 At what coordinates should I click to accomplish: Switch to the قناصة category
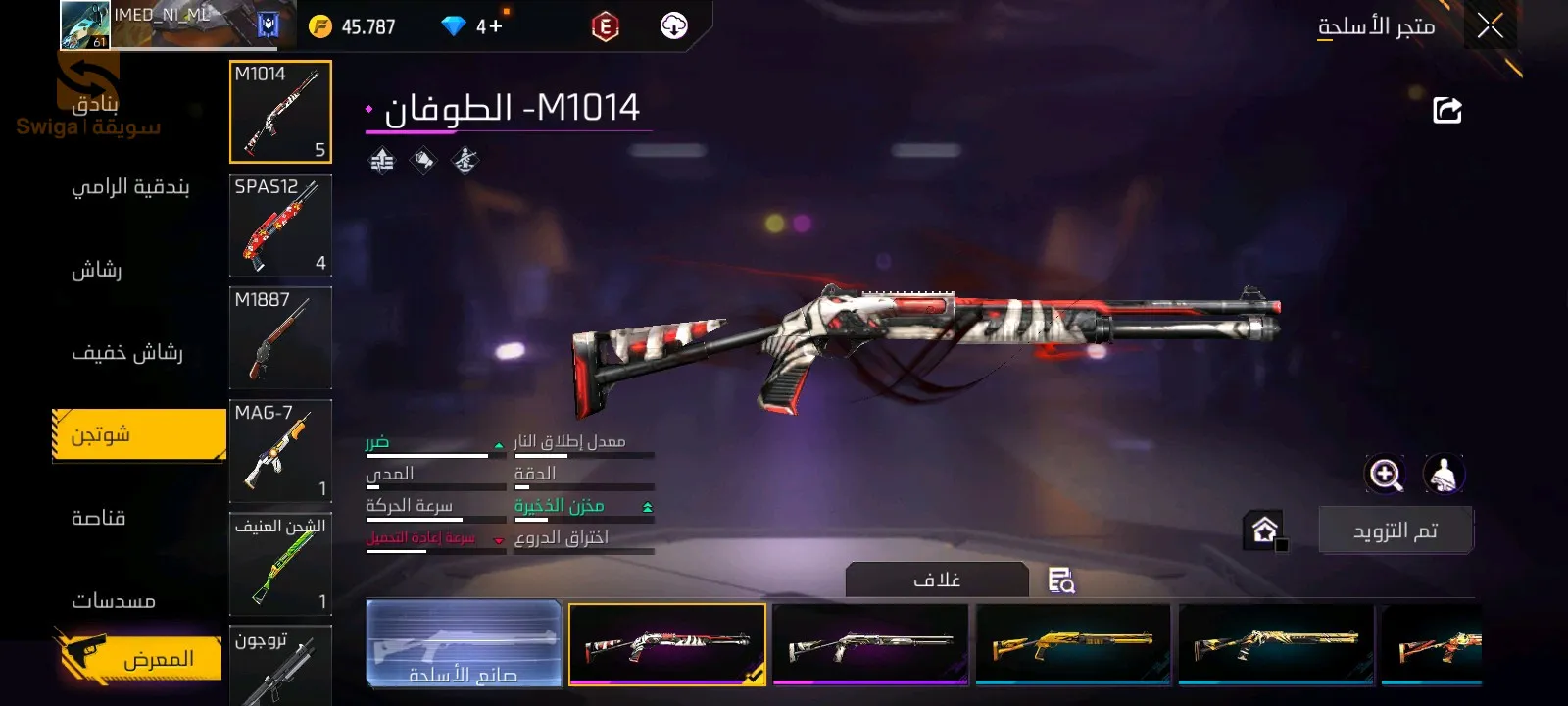99,518
